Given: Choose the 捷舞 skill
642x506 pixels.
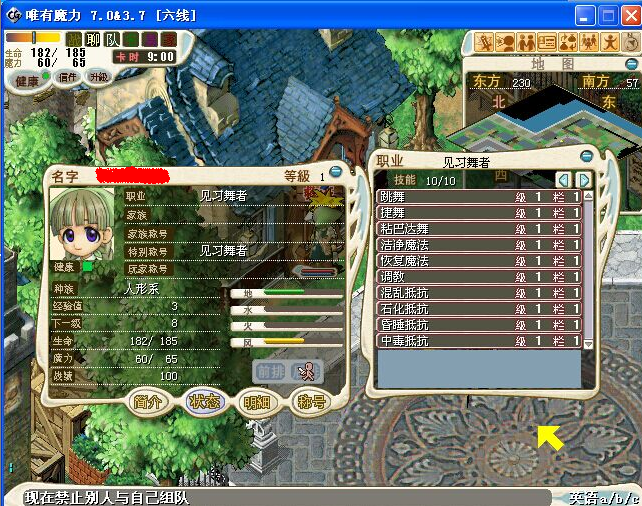Looking at the screenshot, I should click(x=478, y=214).
